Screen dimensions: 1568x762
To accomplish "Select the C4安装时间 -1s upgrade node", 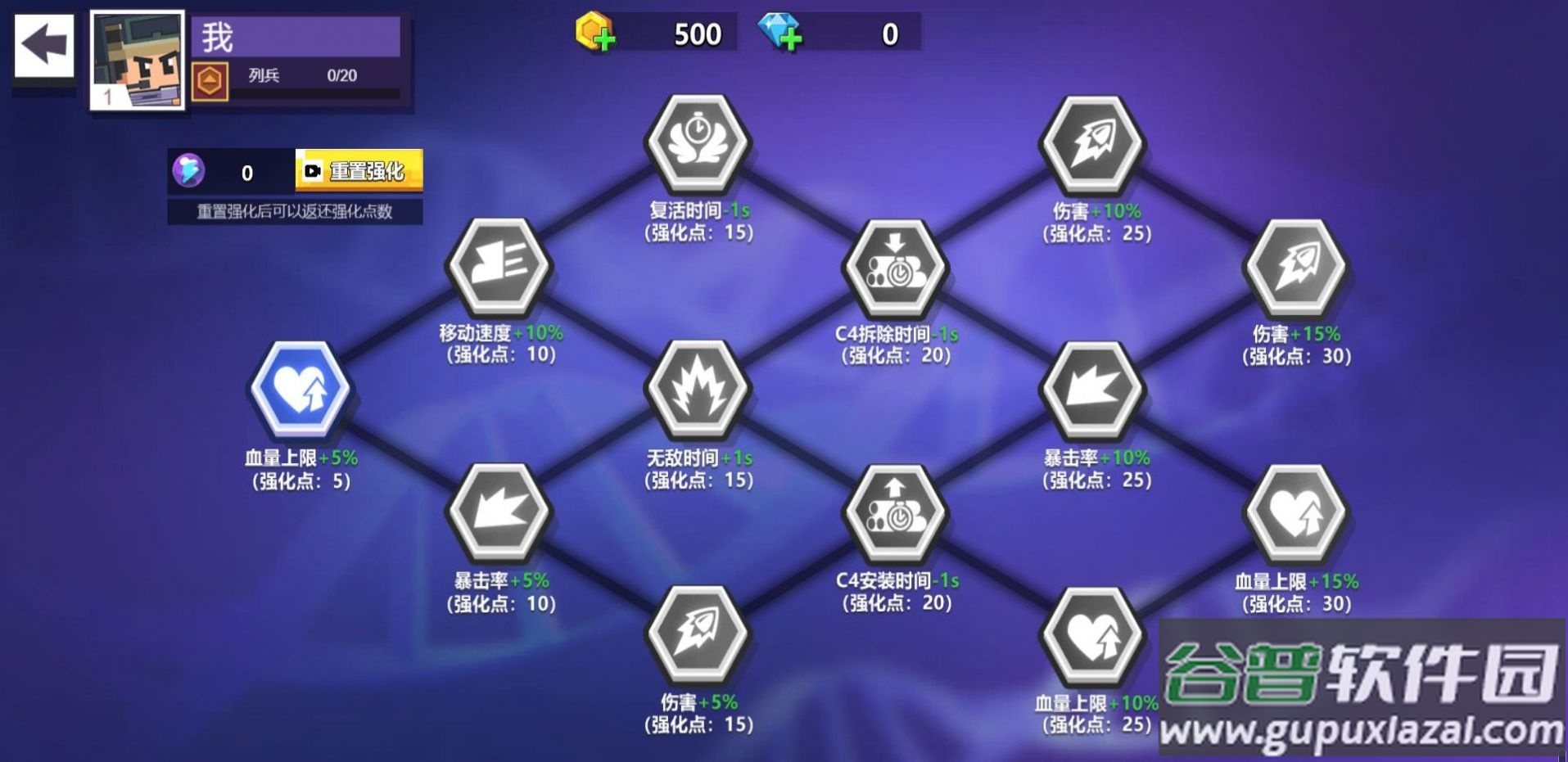I will pos(896,512).
